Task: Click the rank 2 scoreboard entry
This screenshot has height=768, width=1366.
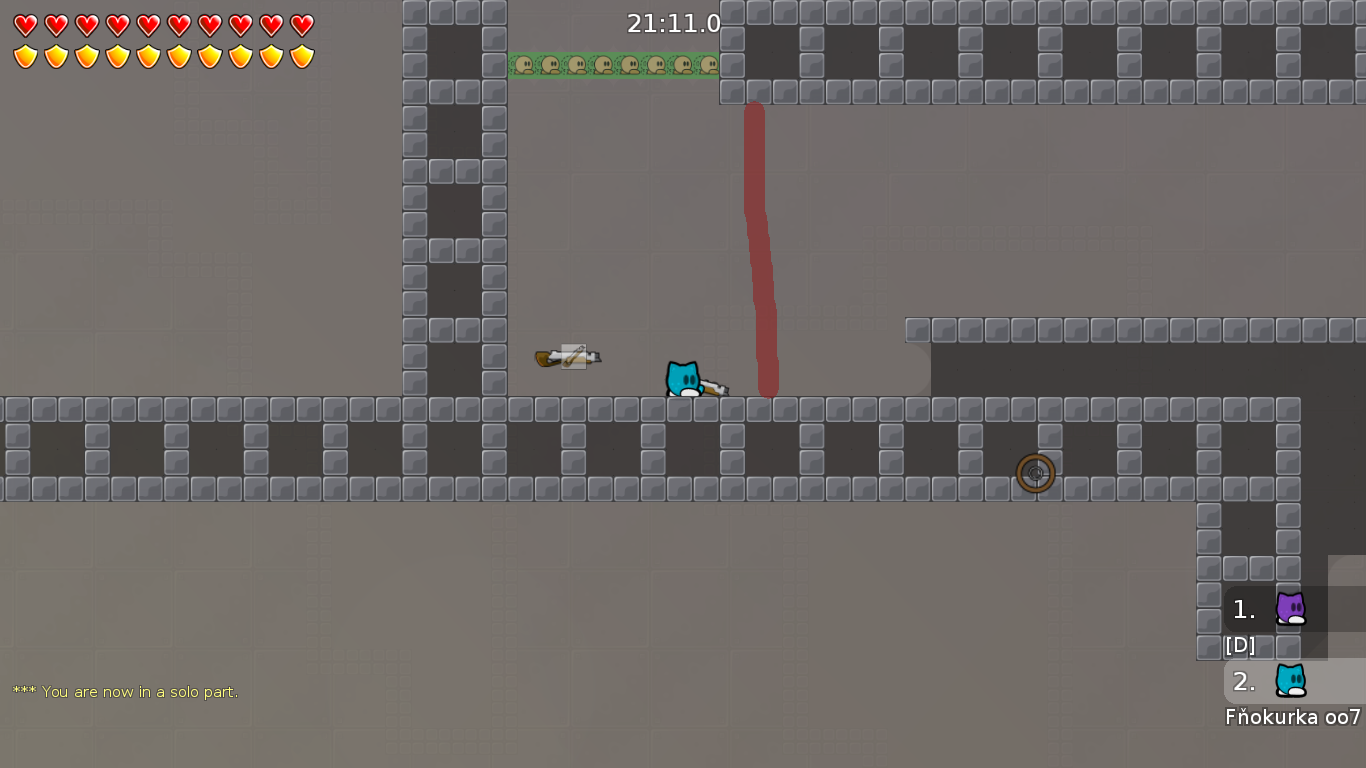Action: coord(1265,683)
